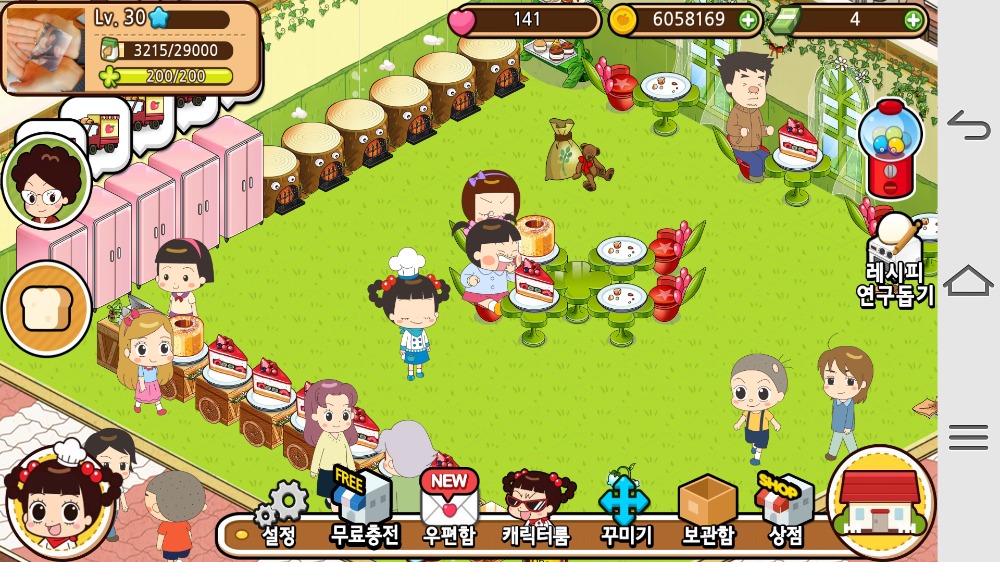This screenshot has width=1000, height=562.
Task: Open the 레시피 연구돕기 recipe research helper
Action: 896,262
